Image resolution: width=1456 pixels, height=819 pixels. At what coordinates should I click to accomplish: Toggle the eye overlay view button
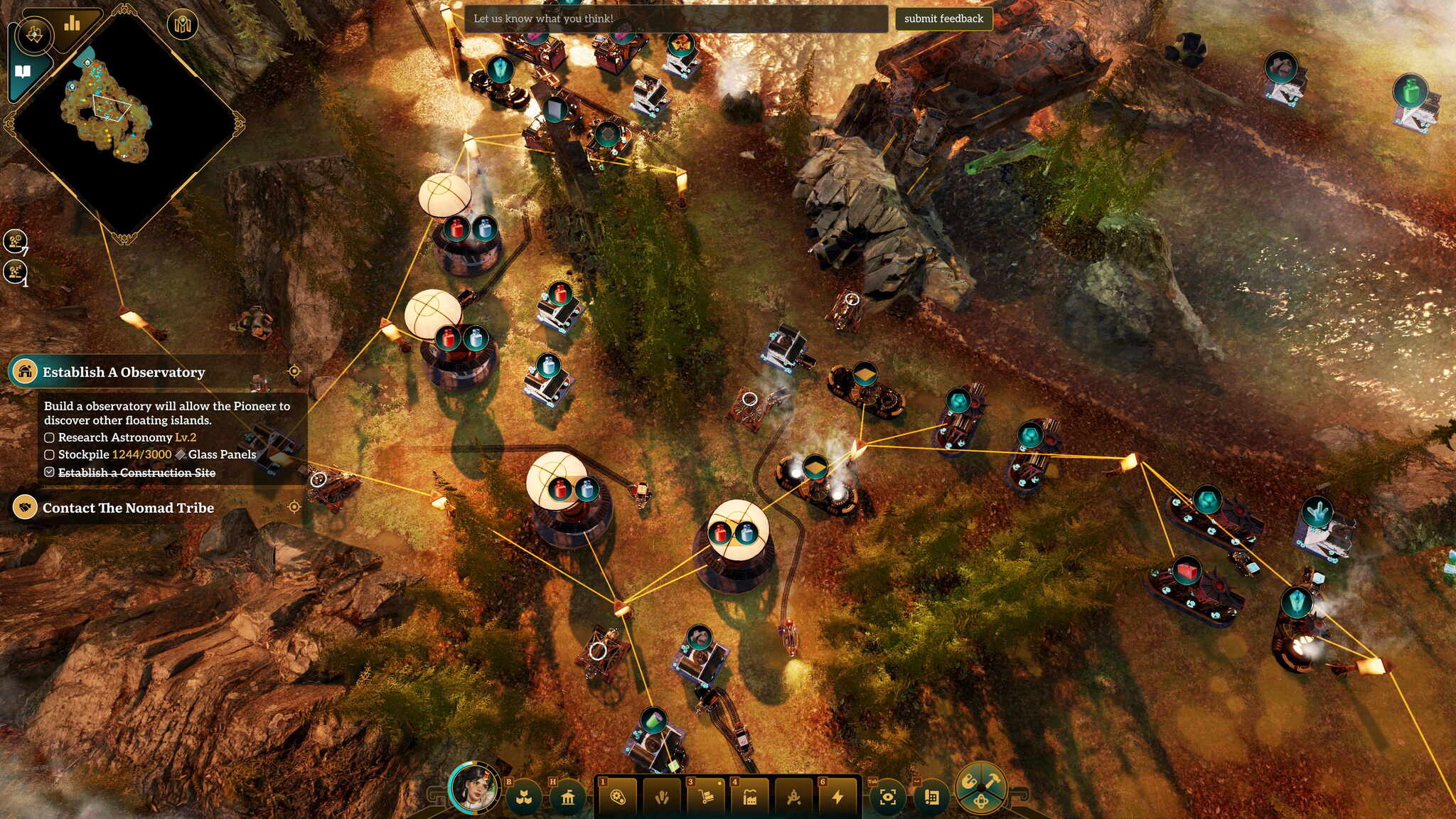[x=887, y=798]
